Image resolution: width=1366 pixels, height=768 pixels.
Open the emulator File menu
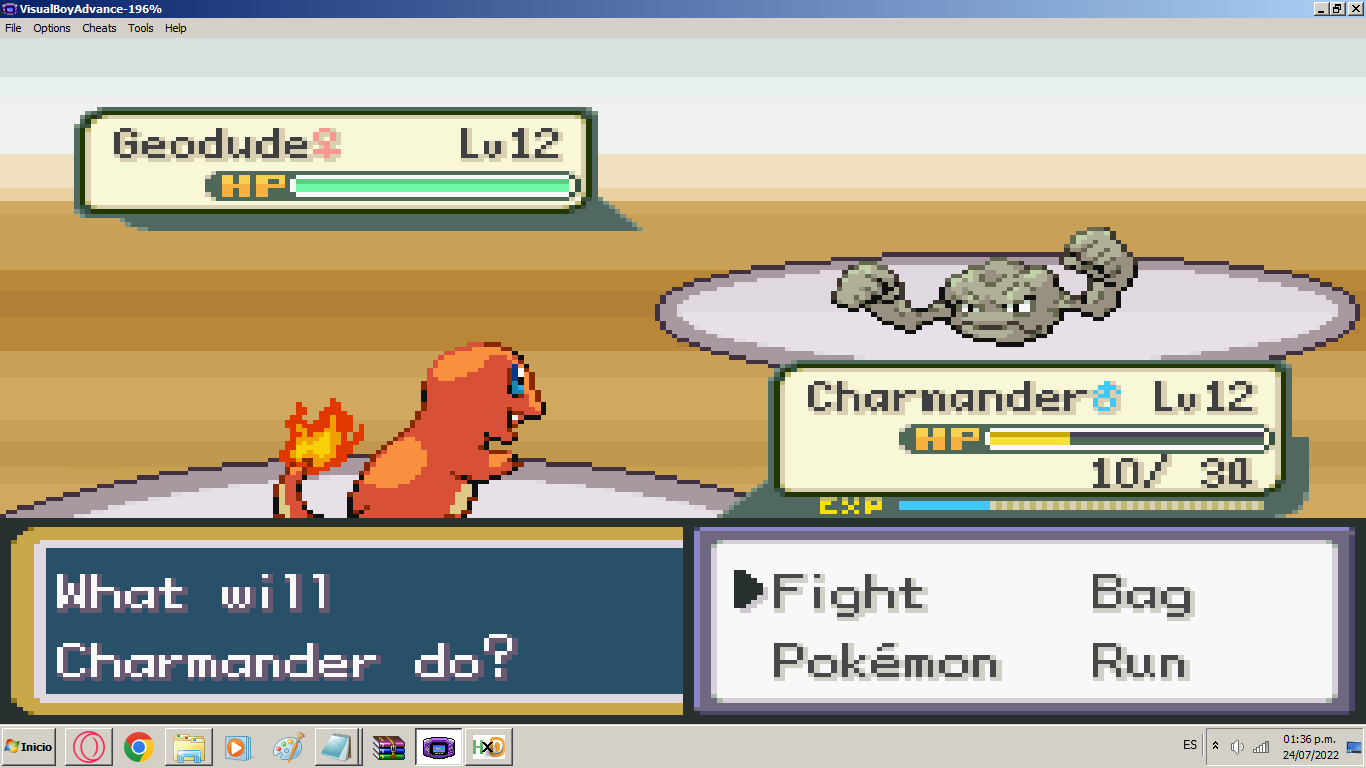point(13,28)
